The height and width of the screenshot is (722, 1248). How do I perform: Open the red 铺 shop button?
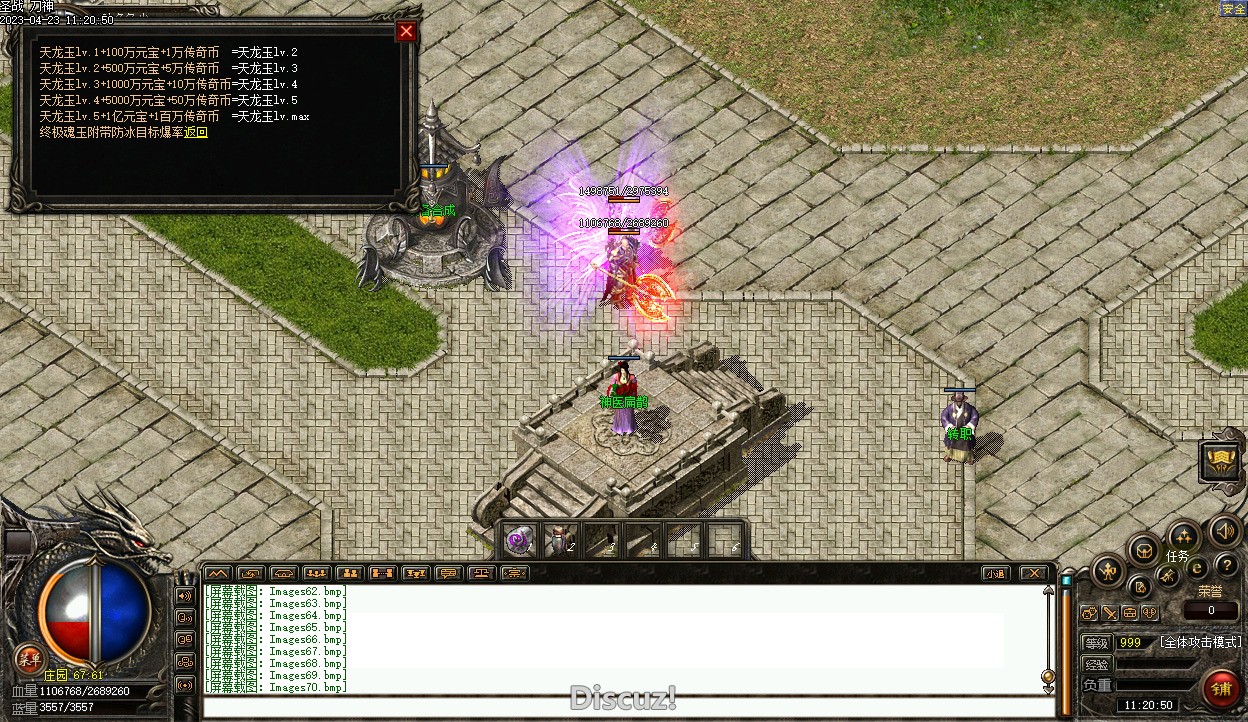(1221, 689)
